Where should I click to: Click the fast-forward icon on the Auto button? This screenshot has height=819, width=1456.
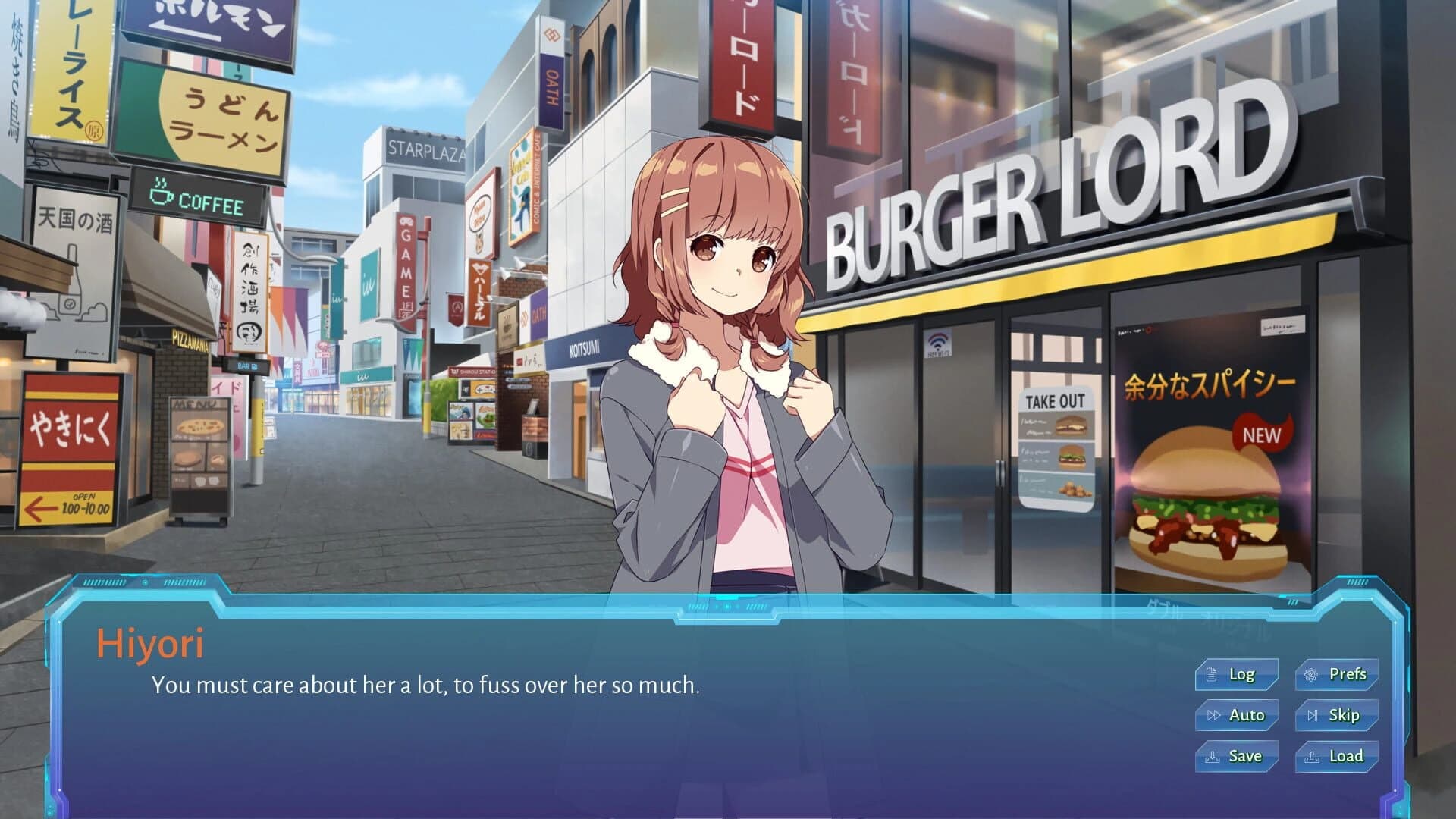(1213, 715)
